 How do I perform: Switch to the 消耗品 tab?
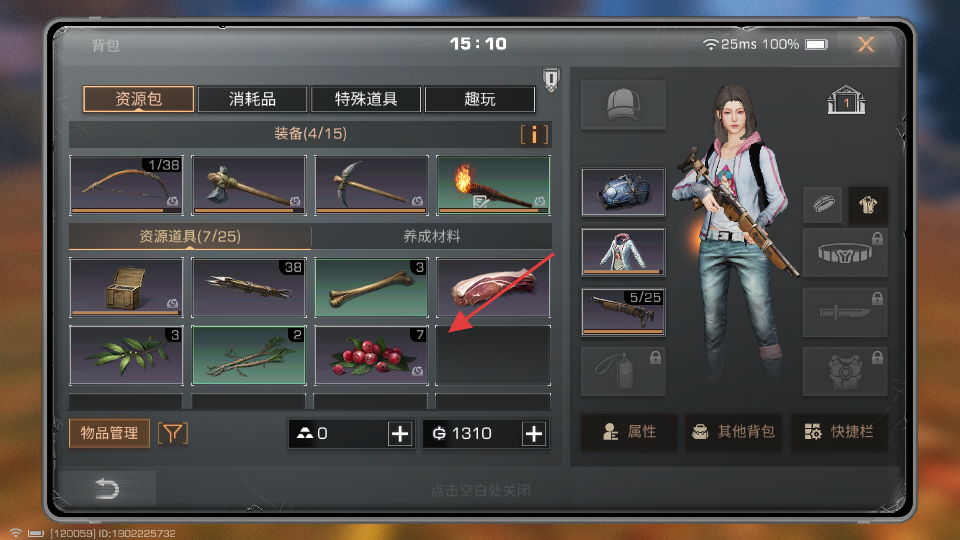pos(252,99)
